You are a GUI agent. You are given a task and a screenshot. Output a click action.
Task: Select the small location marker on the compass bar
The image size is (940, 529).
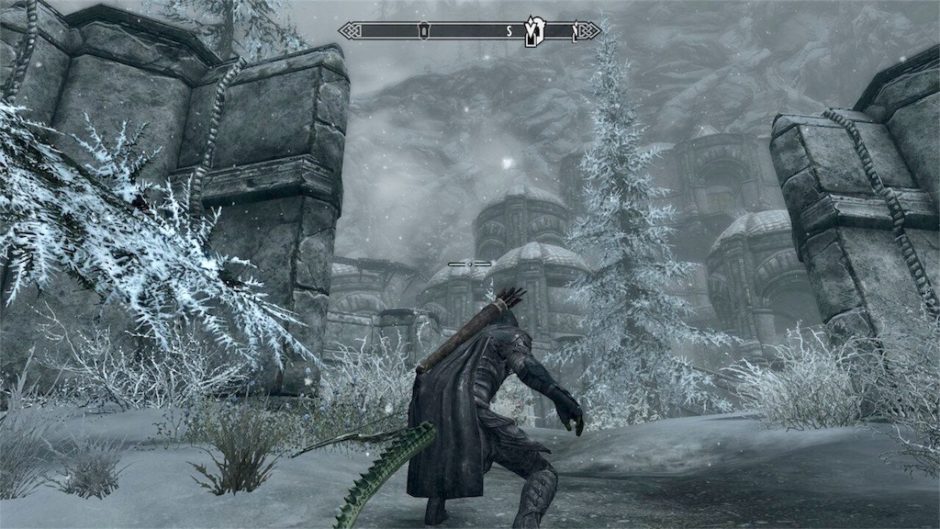pyautogui.click(x=424, y=31)
